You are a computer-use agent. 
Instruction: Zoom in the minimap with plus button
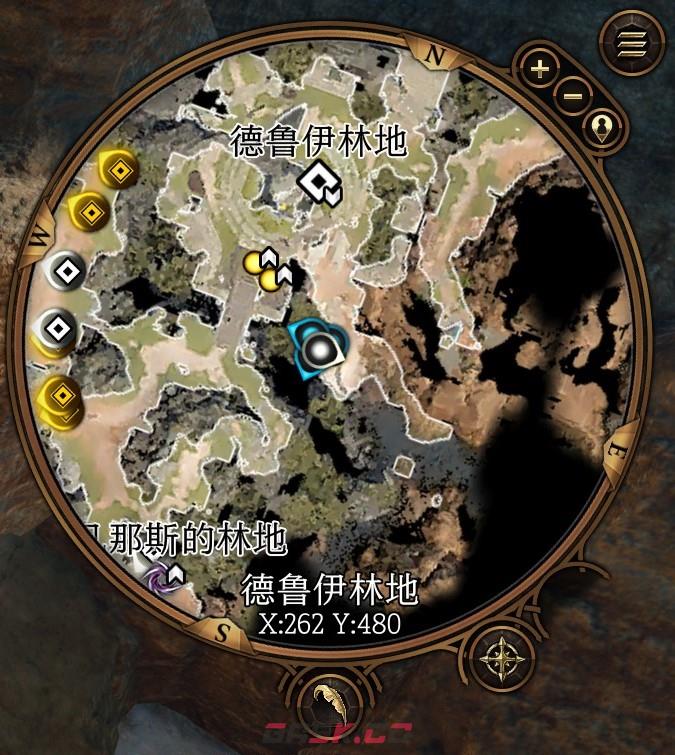coord(540,69)
